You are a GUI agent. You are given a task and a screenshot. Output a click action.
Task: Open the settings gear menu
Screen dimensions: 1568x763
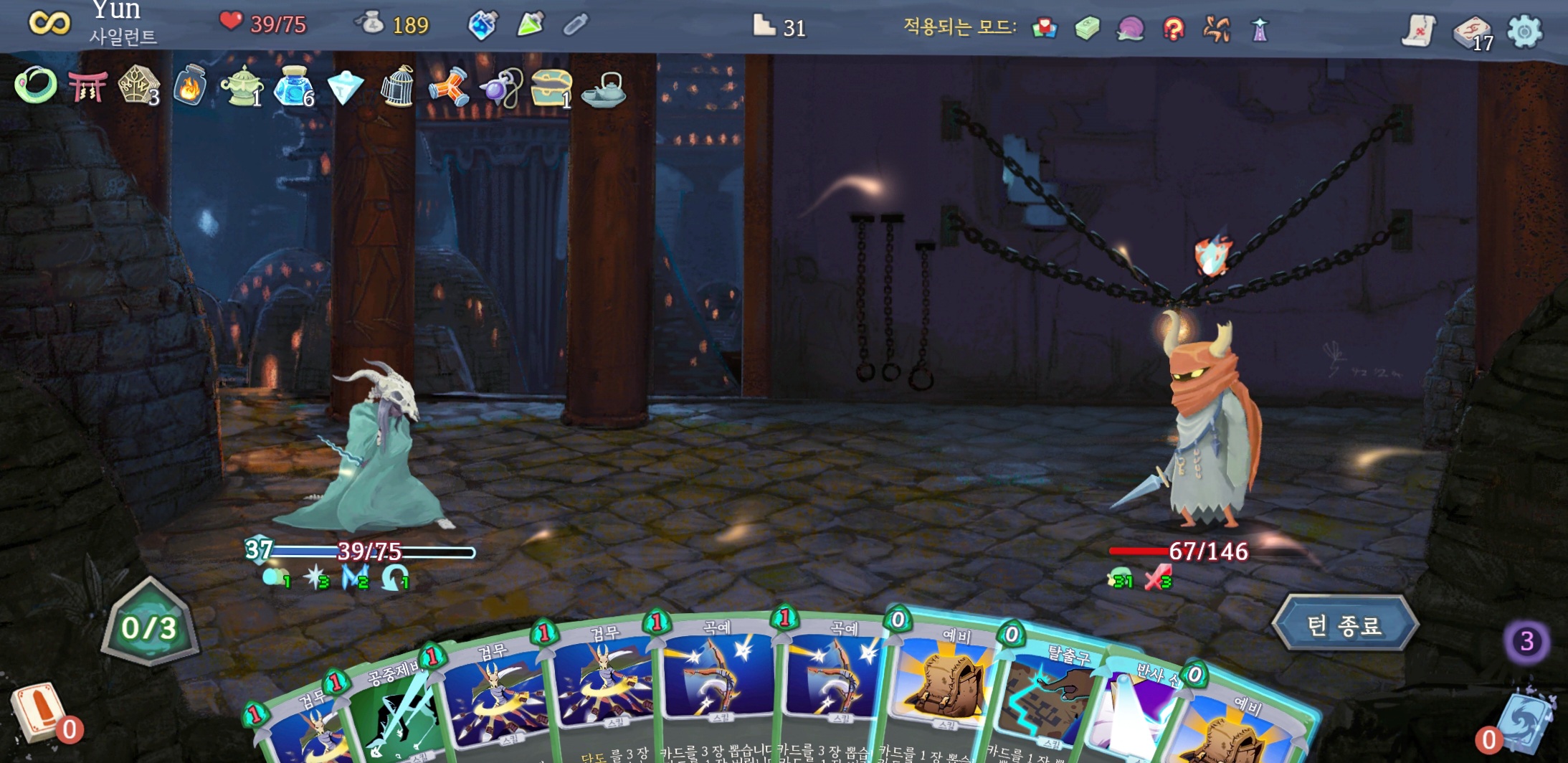click(x=1524, y=32)
